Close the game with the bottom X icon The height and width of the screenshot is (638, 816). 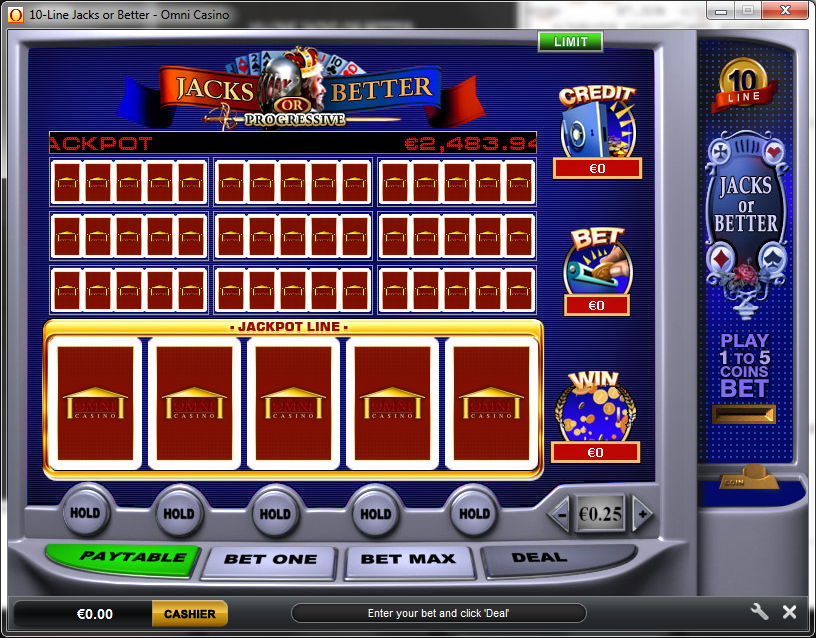(789, 612)
